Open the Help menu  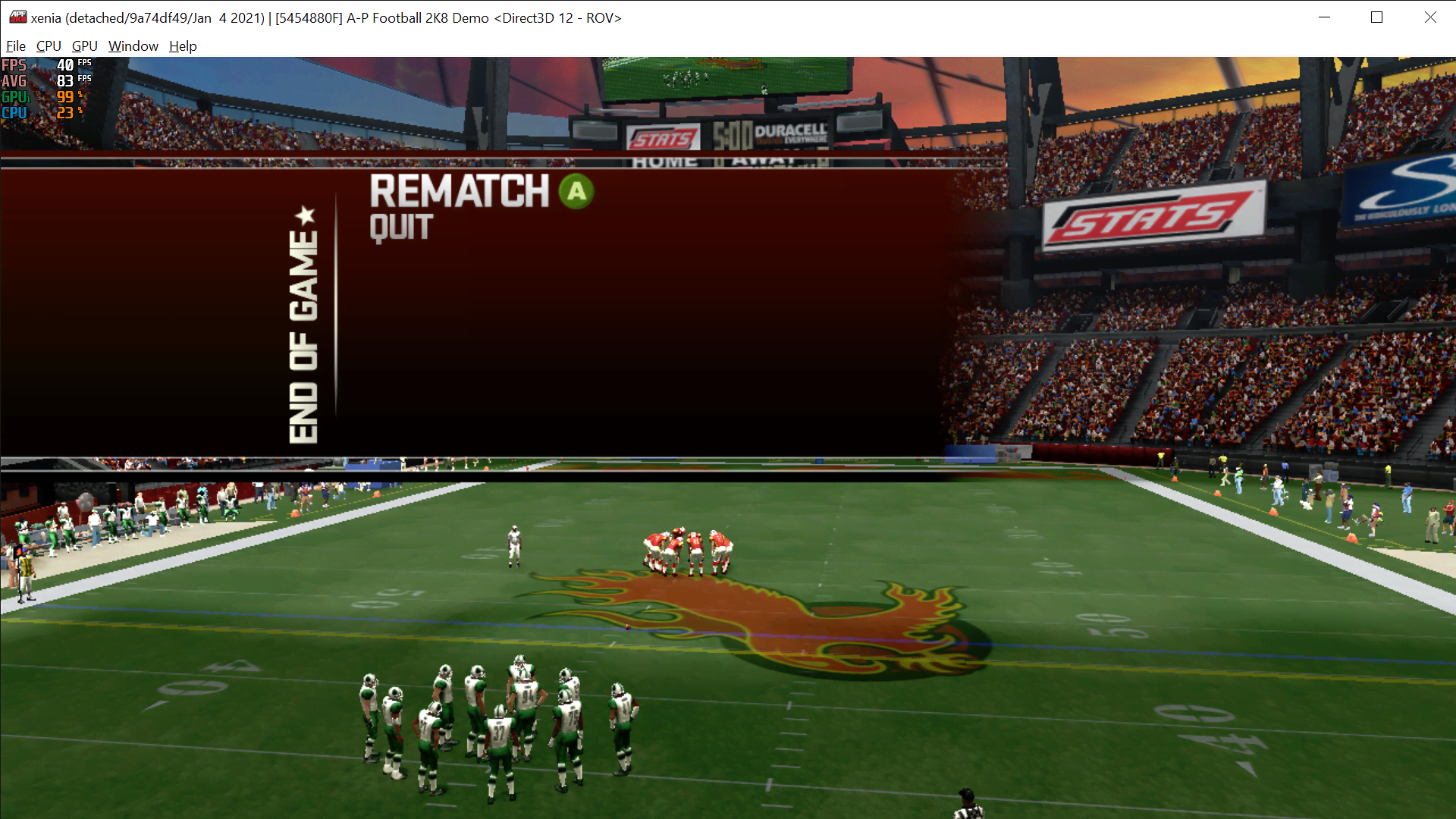182,46
